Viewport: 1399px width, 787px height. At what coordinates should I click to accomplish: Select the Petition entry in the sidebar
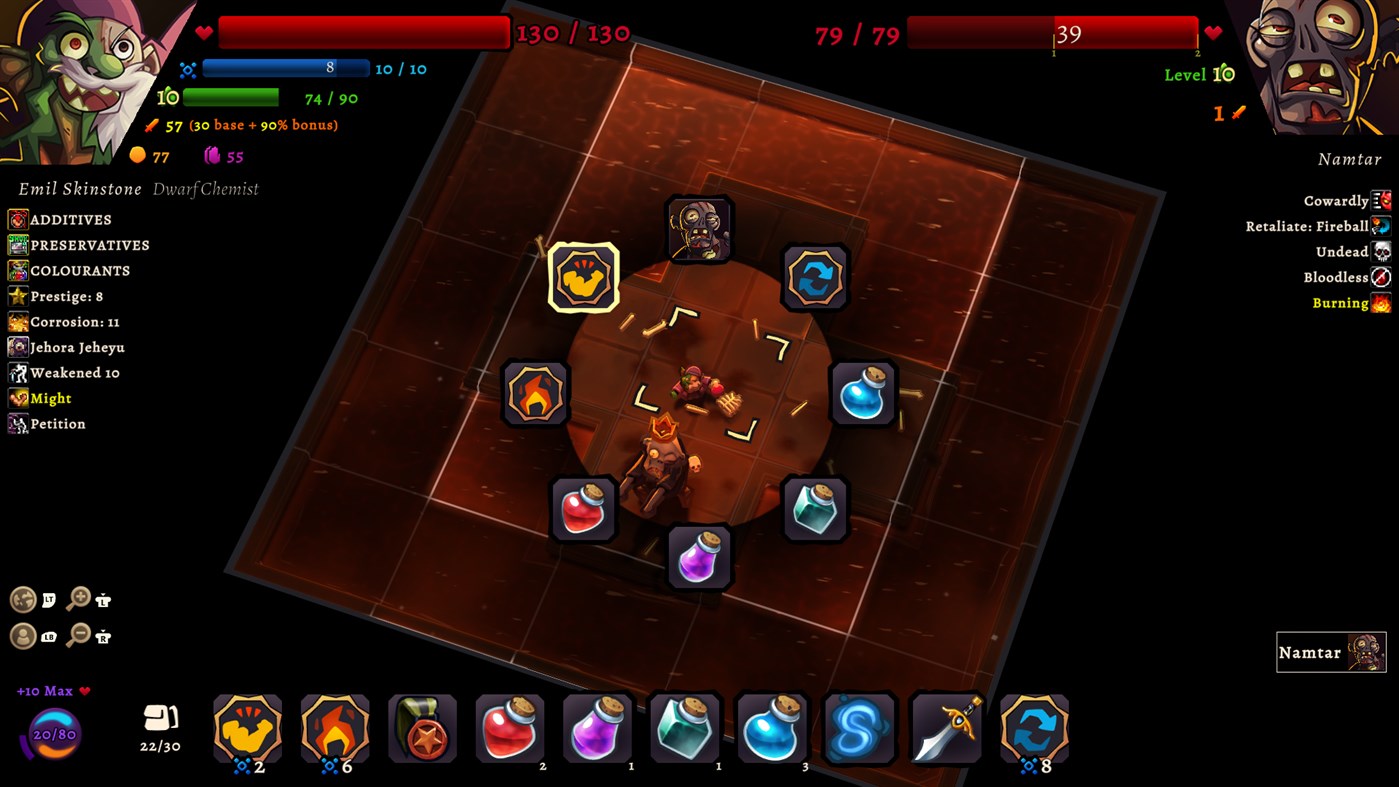56,423
